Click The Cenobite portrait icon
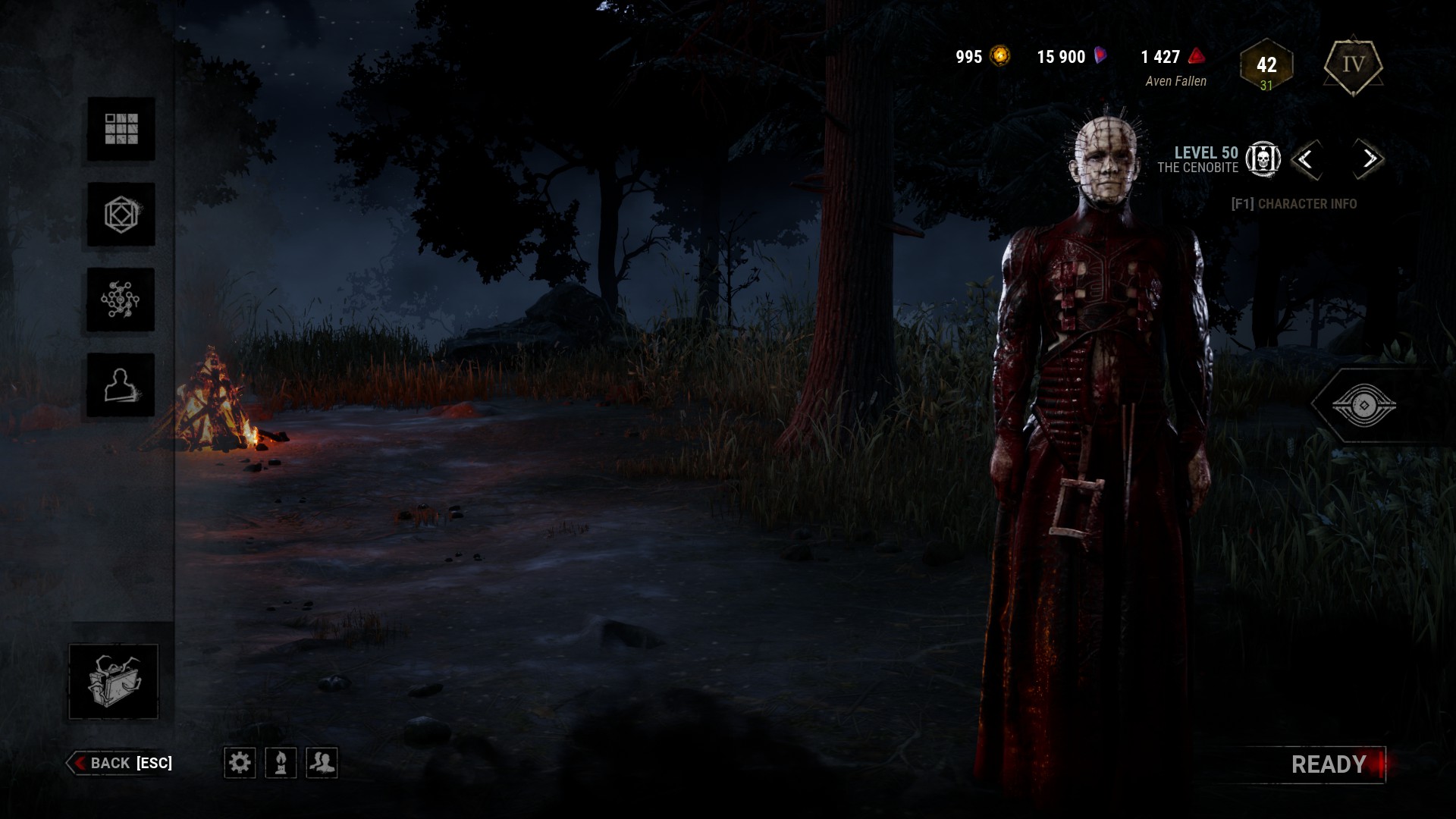The height and width of the screenshot is (819, 1456). pos(1263,159)
